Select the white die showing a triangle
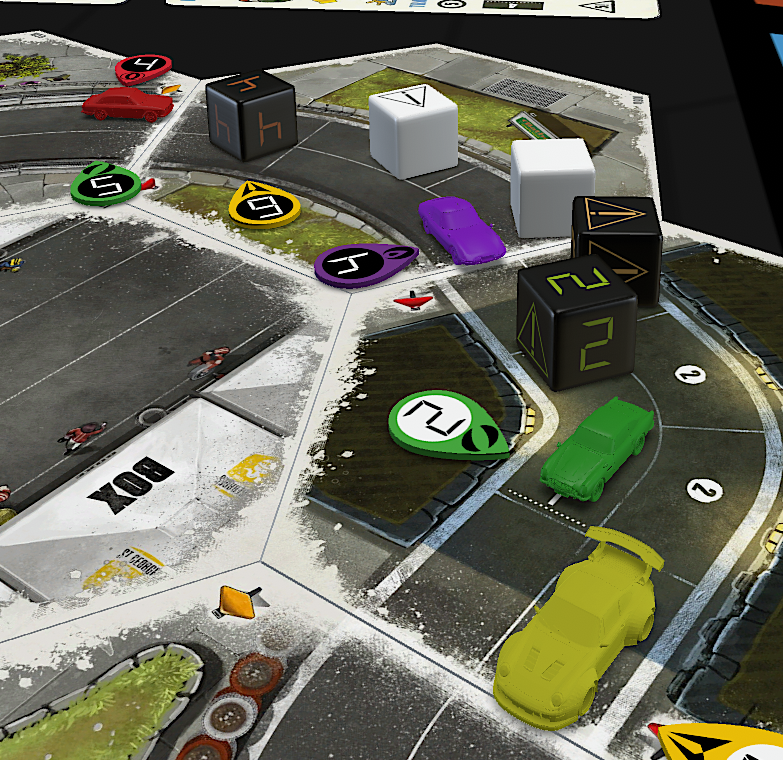Image resolution: width=783 pixels, height=760 pixels. pyautogui.click(x=413, y=131)
